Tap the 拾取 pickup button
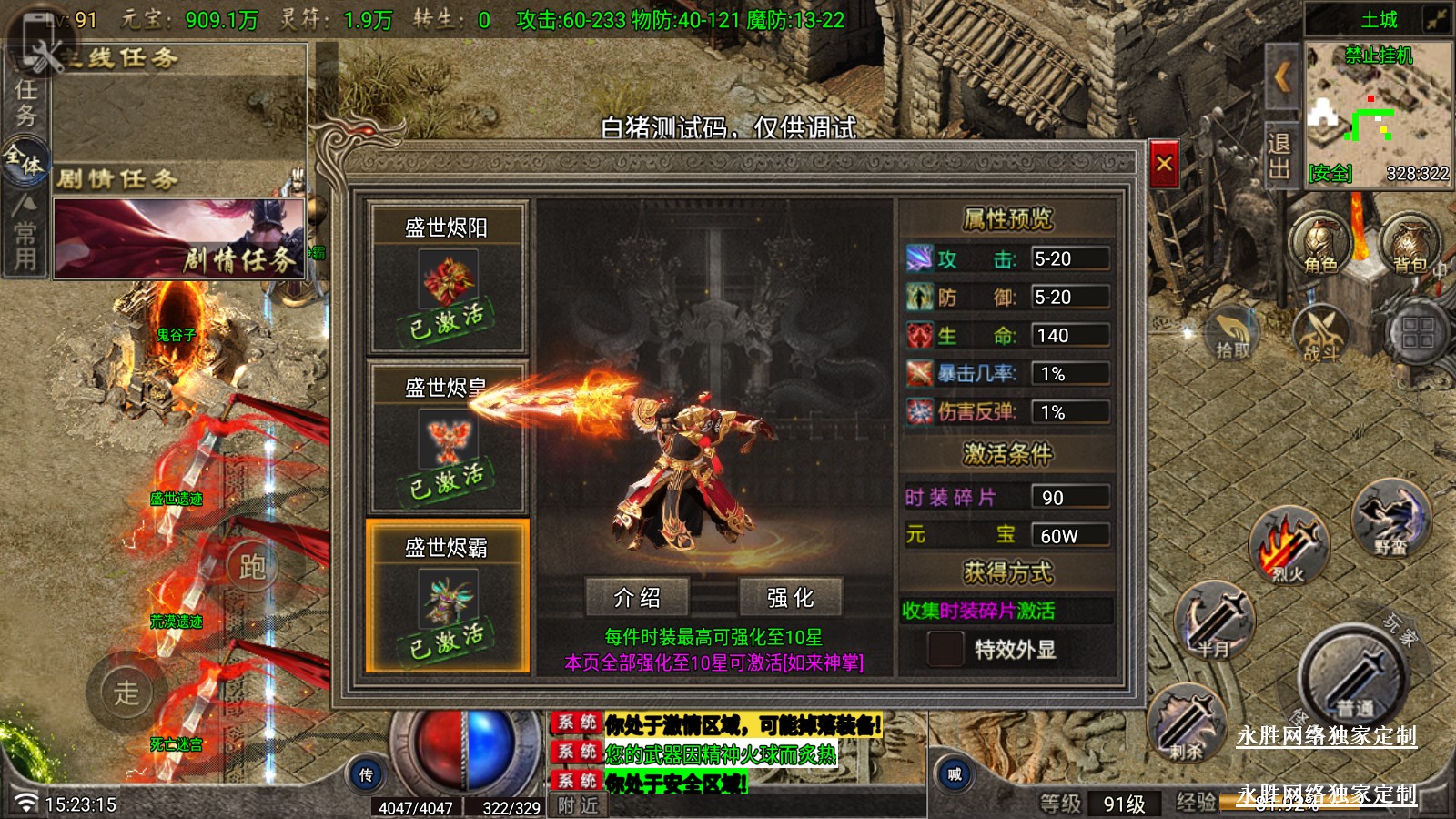The height and width of the screenshot is (819, 1456). pos(1232,334)
